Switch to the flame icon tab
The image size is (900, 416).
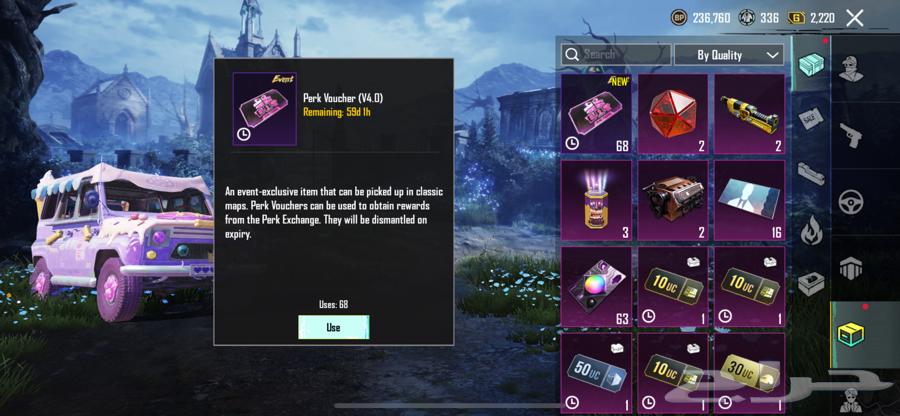(811, 229)
